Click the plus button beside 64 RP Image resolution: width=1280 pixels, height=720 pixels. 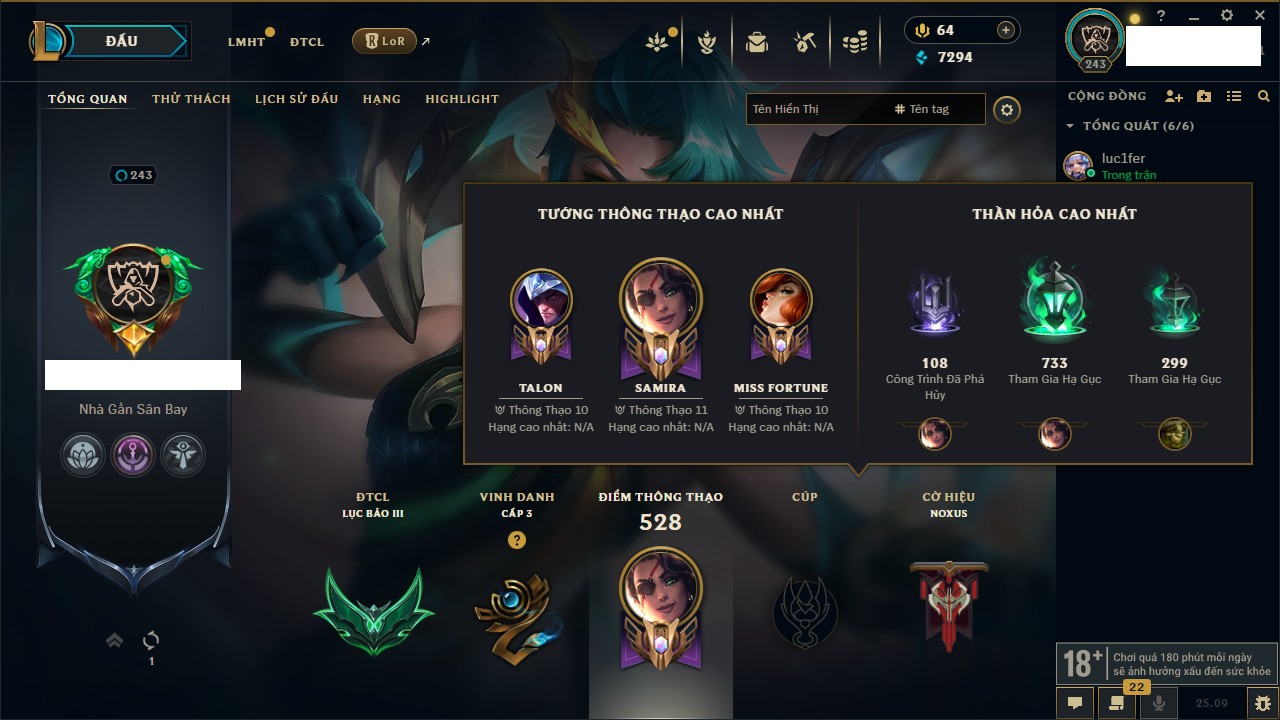(1006, 30)
